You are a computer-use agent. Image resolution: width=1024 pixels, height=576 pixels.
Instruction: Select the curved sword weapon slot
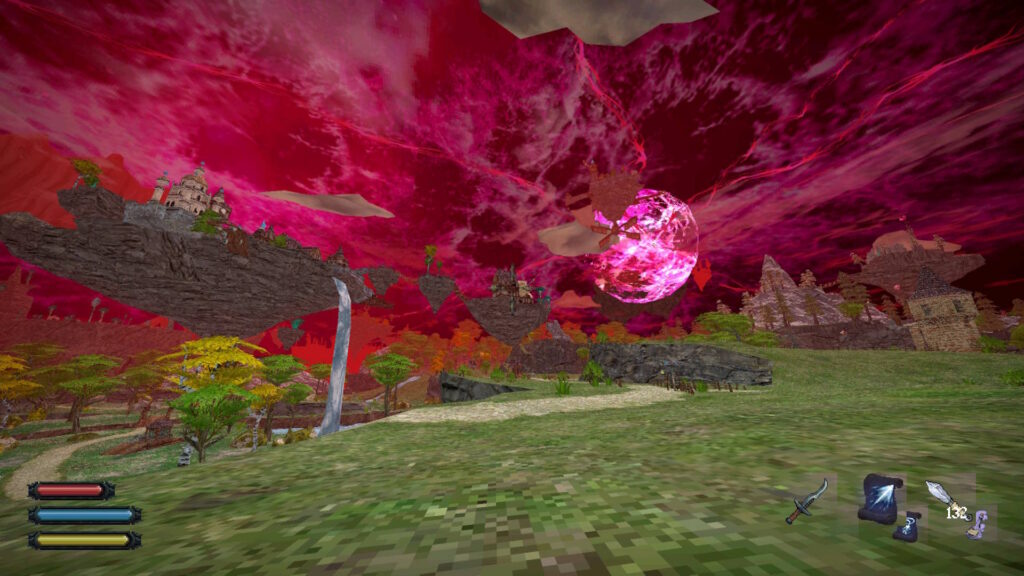point(807,500)
